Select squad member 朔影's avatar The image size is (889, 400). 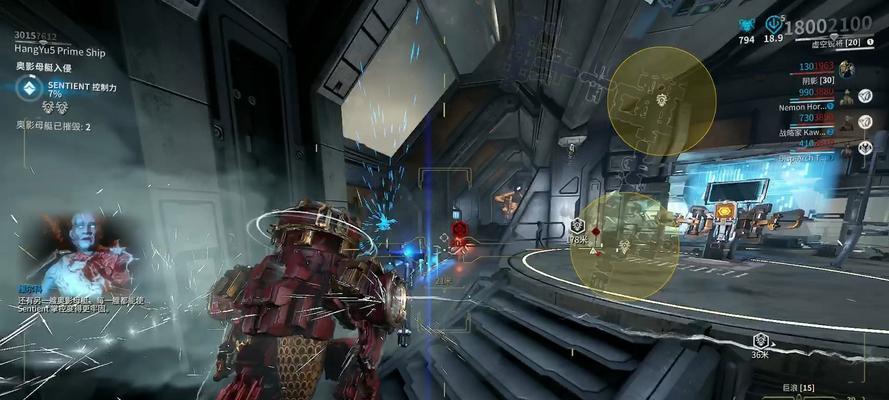click(x=848, y=97)
